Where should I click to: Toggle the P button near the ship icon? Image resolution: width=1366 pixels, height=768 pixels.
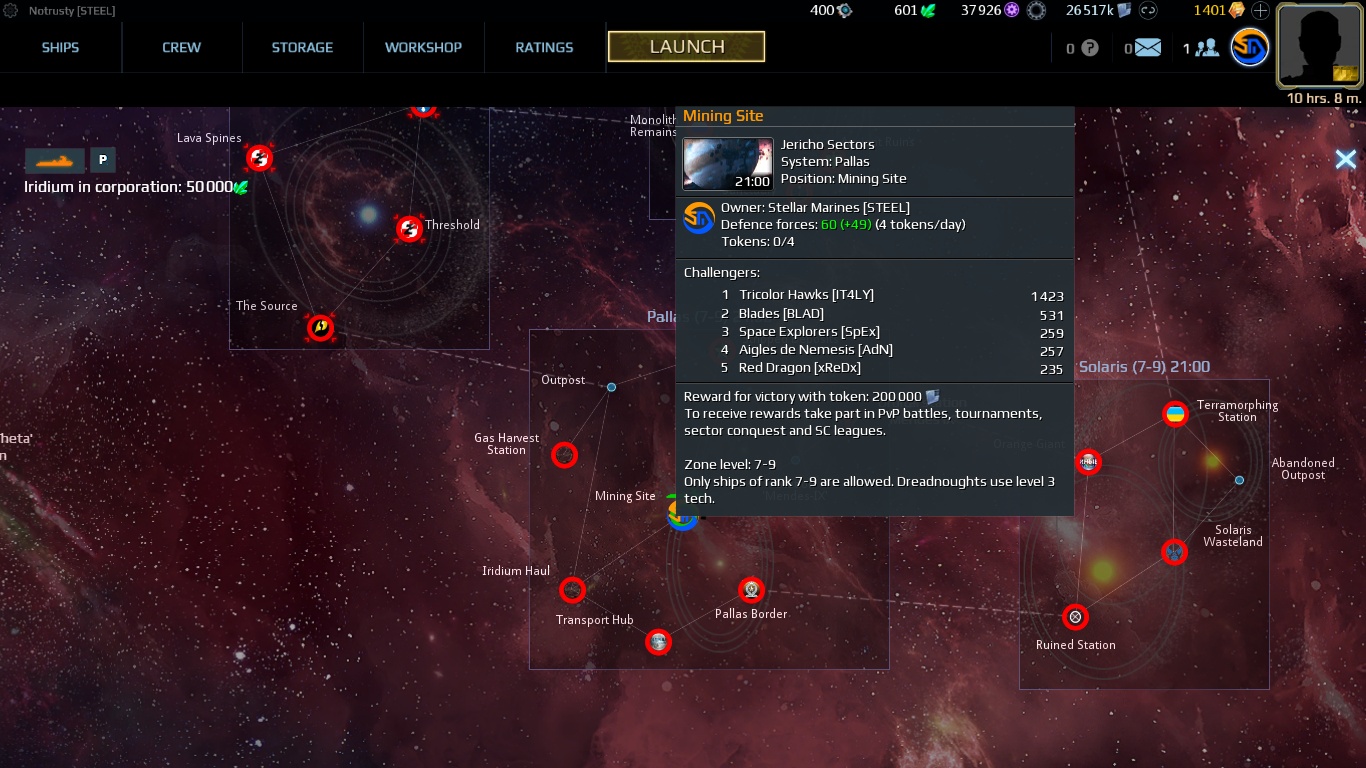tap(103, 160)
